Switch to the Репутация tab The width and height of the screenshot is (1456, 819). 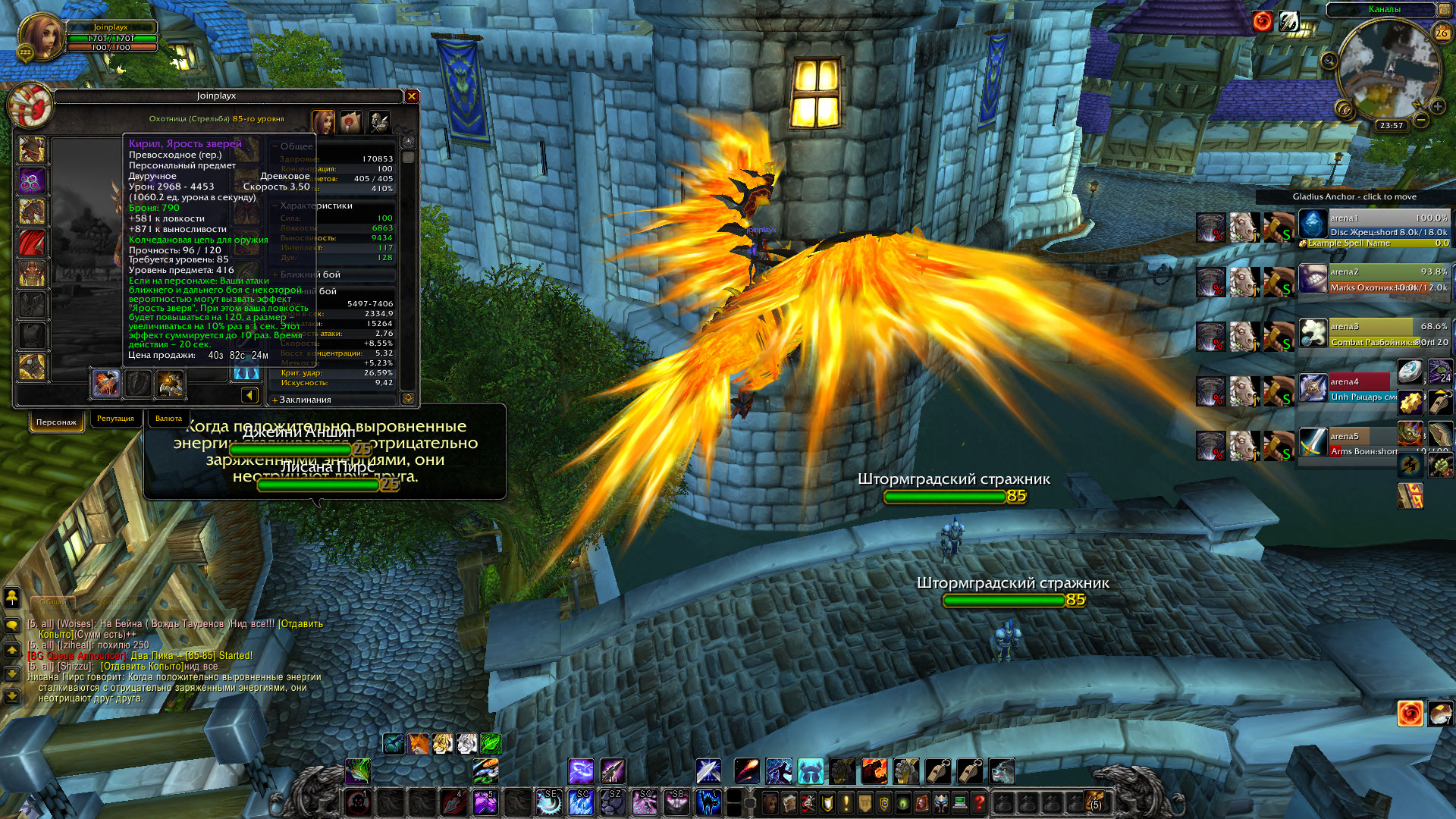pos(115,419)
